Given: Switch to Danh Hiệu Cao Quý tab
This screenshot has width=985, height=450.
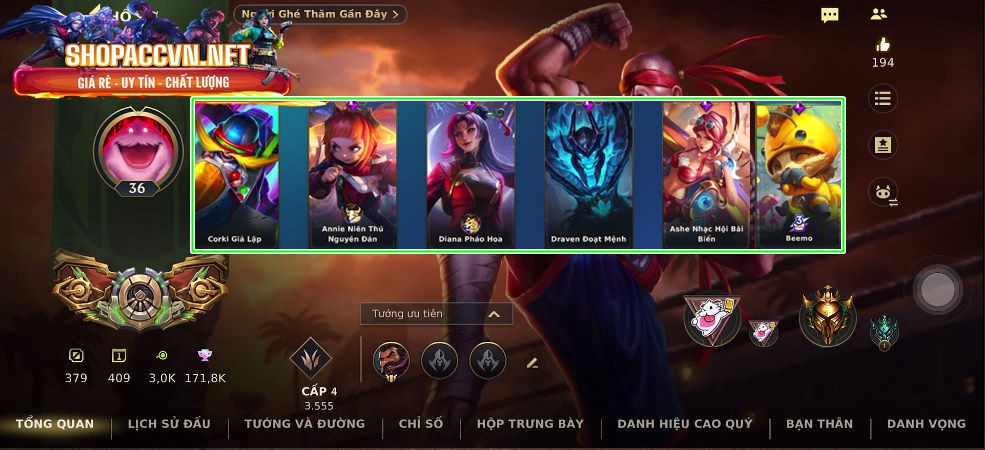Looking at the screenshot, I should 685,424.
